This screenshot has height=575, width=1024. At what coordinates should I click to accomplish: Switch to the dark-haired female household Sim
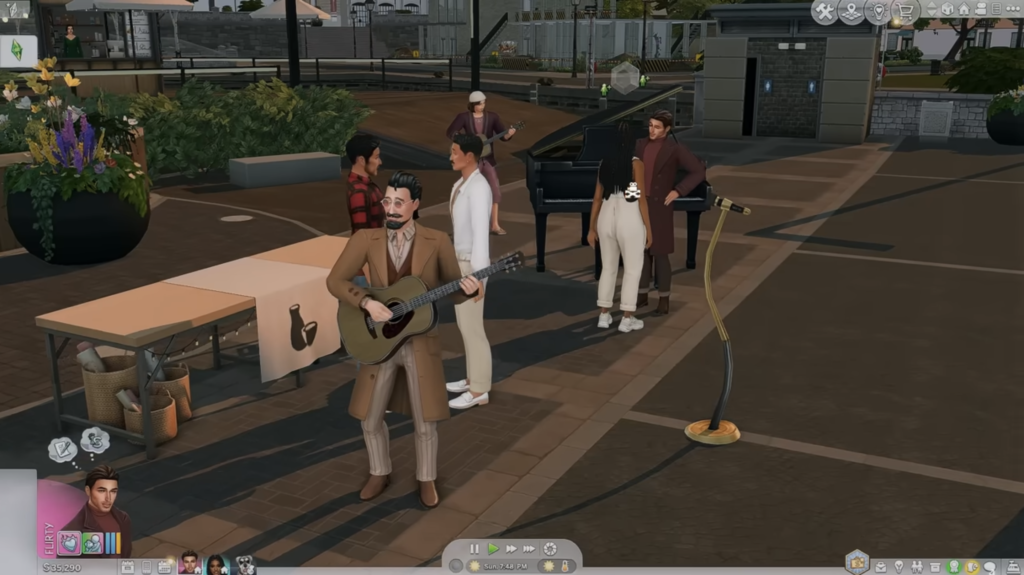(216, 565)
